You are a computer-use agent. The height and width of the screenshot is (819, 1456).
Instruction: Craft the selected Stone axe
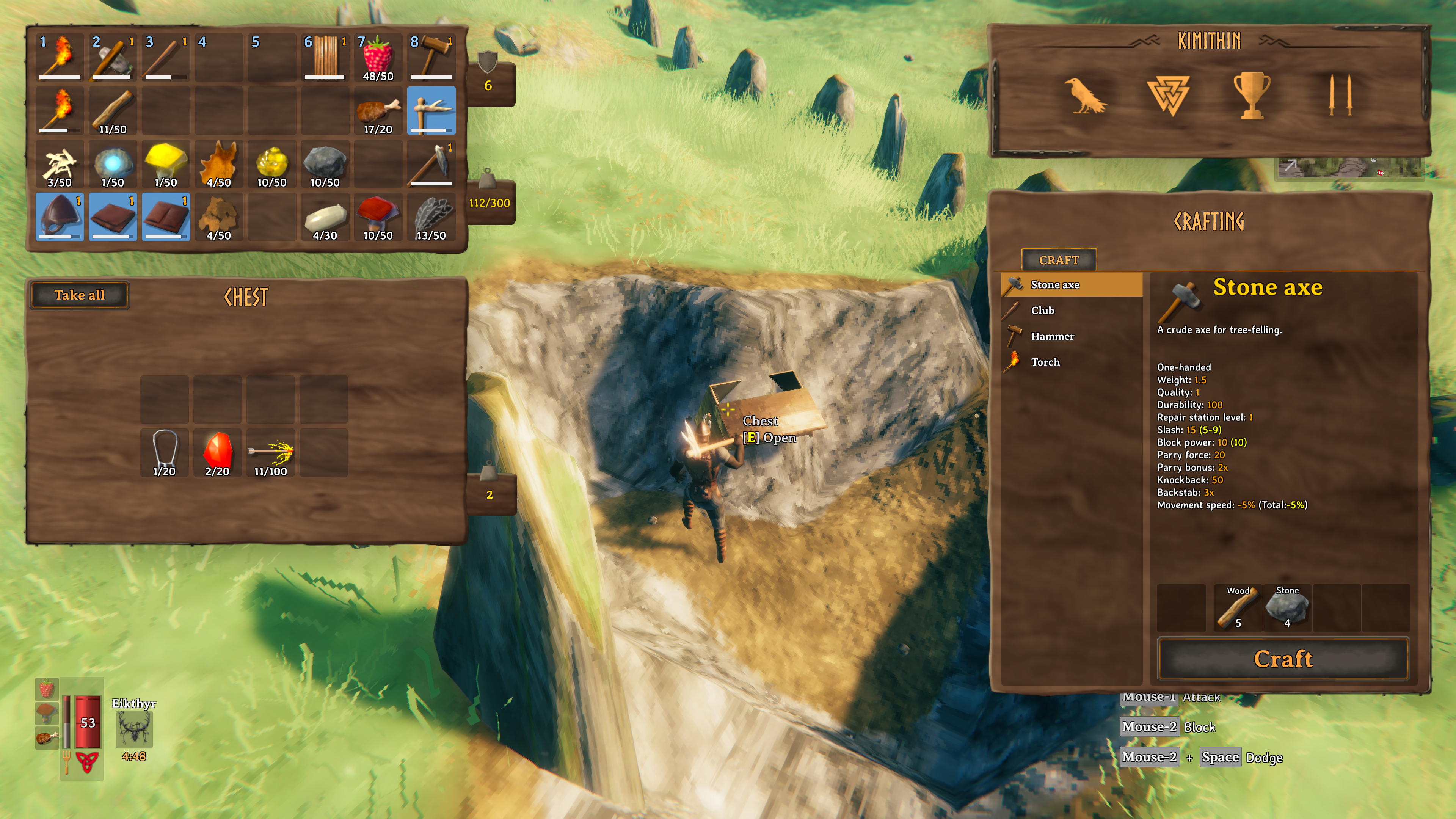coord(1283,659)
